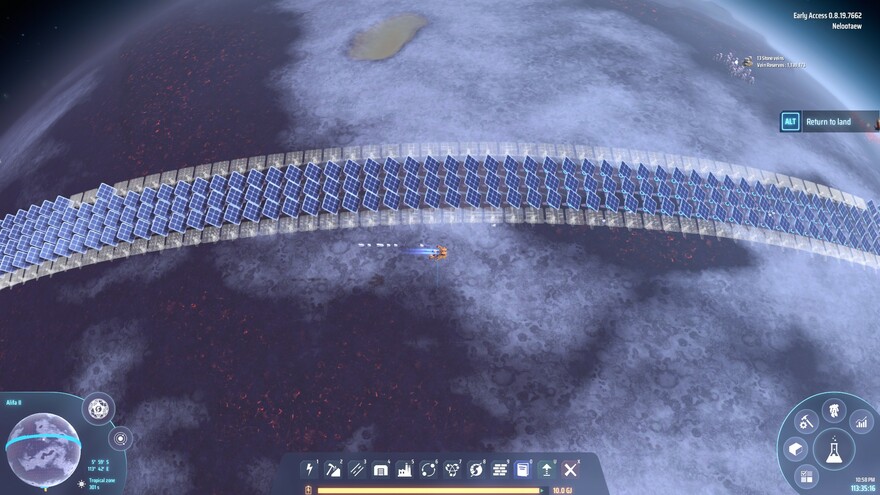Activate the upgrade arrow tool

[547, 469]
